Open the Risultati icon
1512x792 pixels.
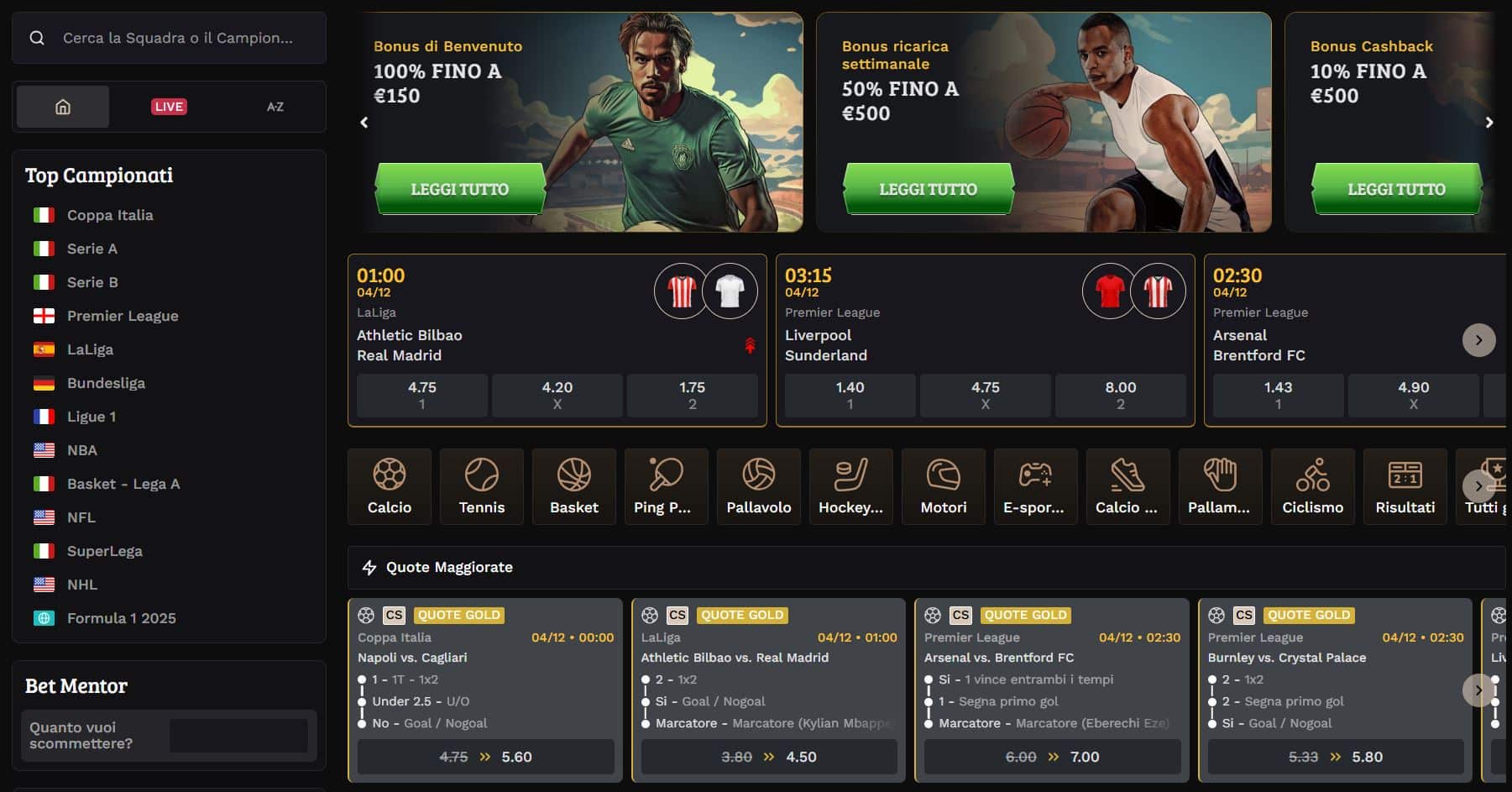1405,485
